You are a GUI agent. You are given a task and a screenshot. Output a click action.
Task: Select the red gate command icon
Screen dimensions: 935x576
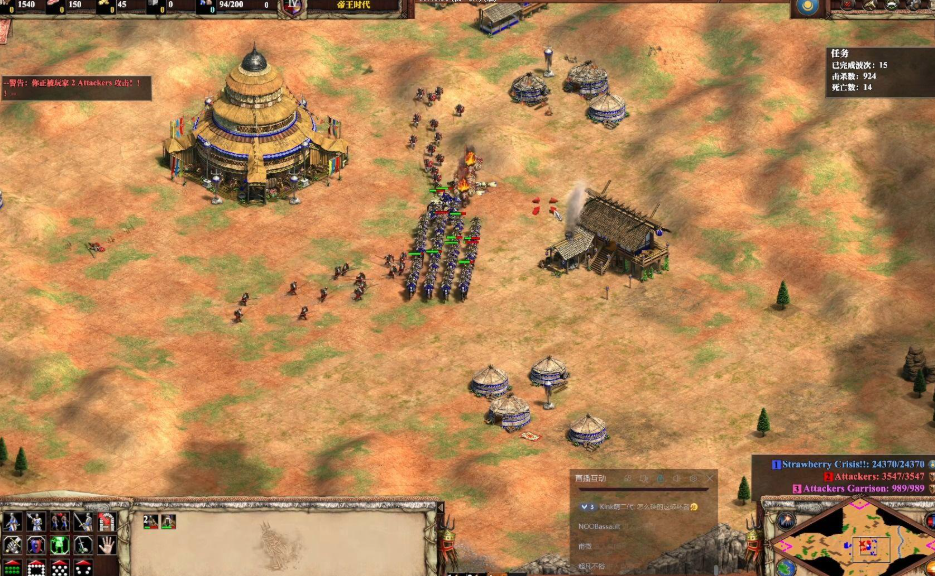coord(107,521)
